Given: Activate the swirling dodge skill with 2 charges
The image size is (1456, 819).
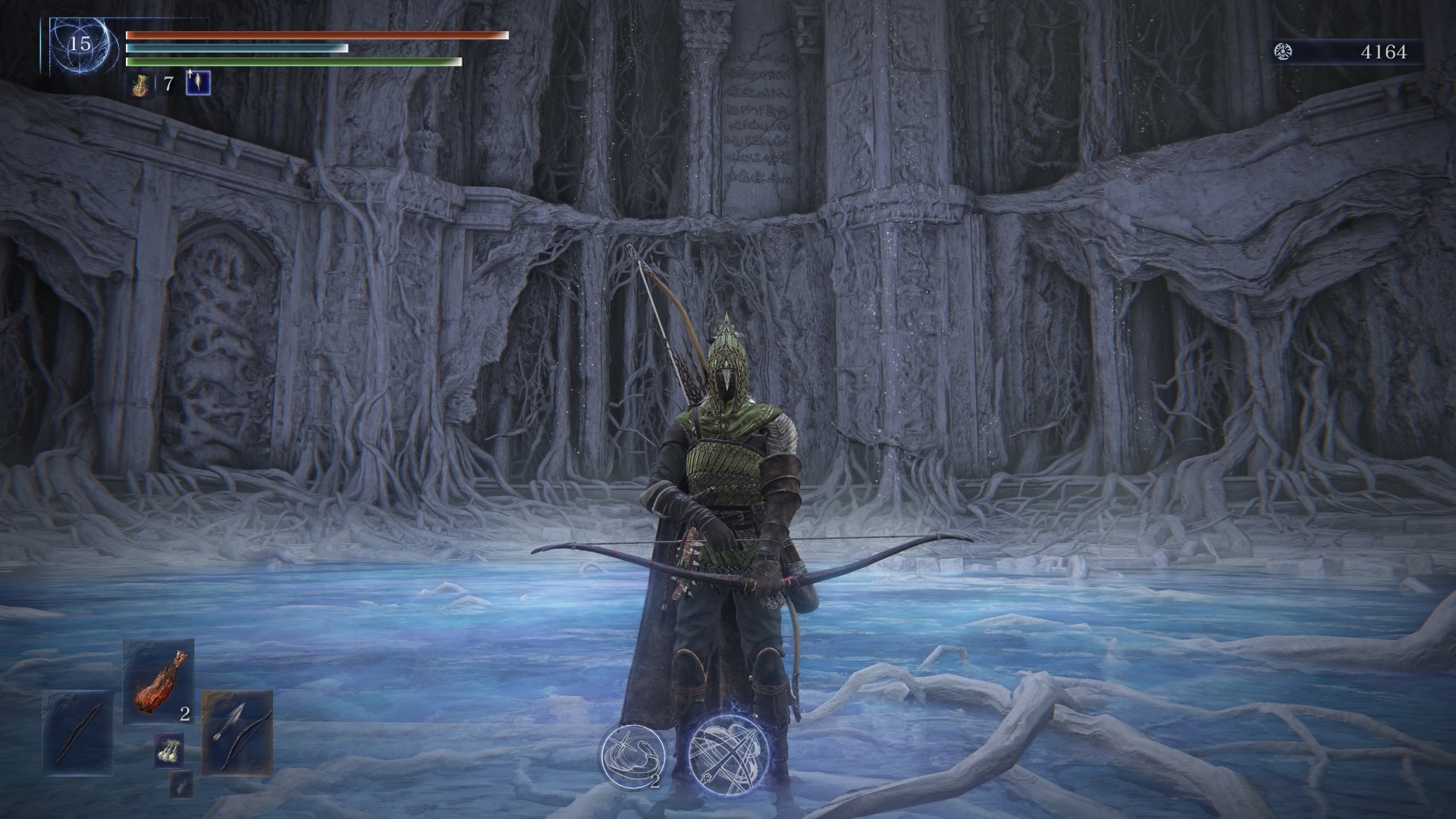Looking at the screenshot, I should click(632, 756).
